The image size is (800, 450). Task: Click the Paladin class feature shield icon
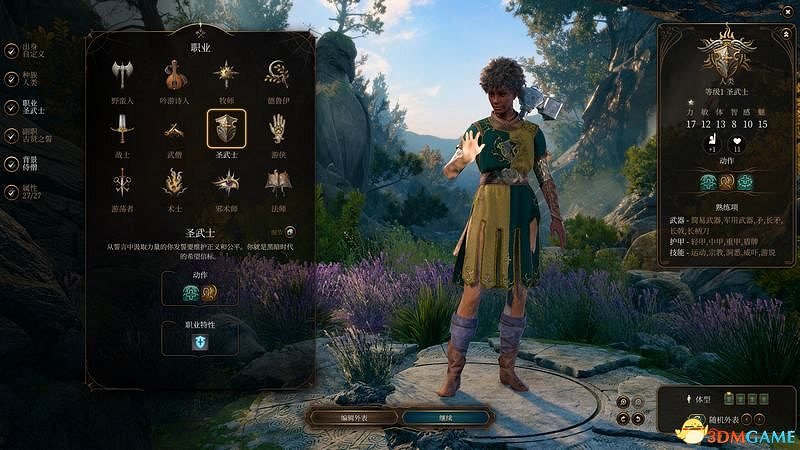click(200, 341)
